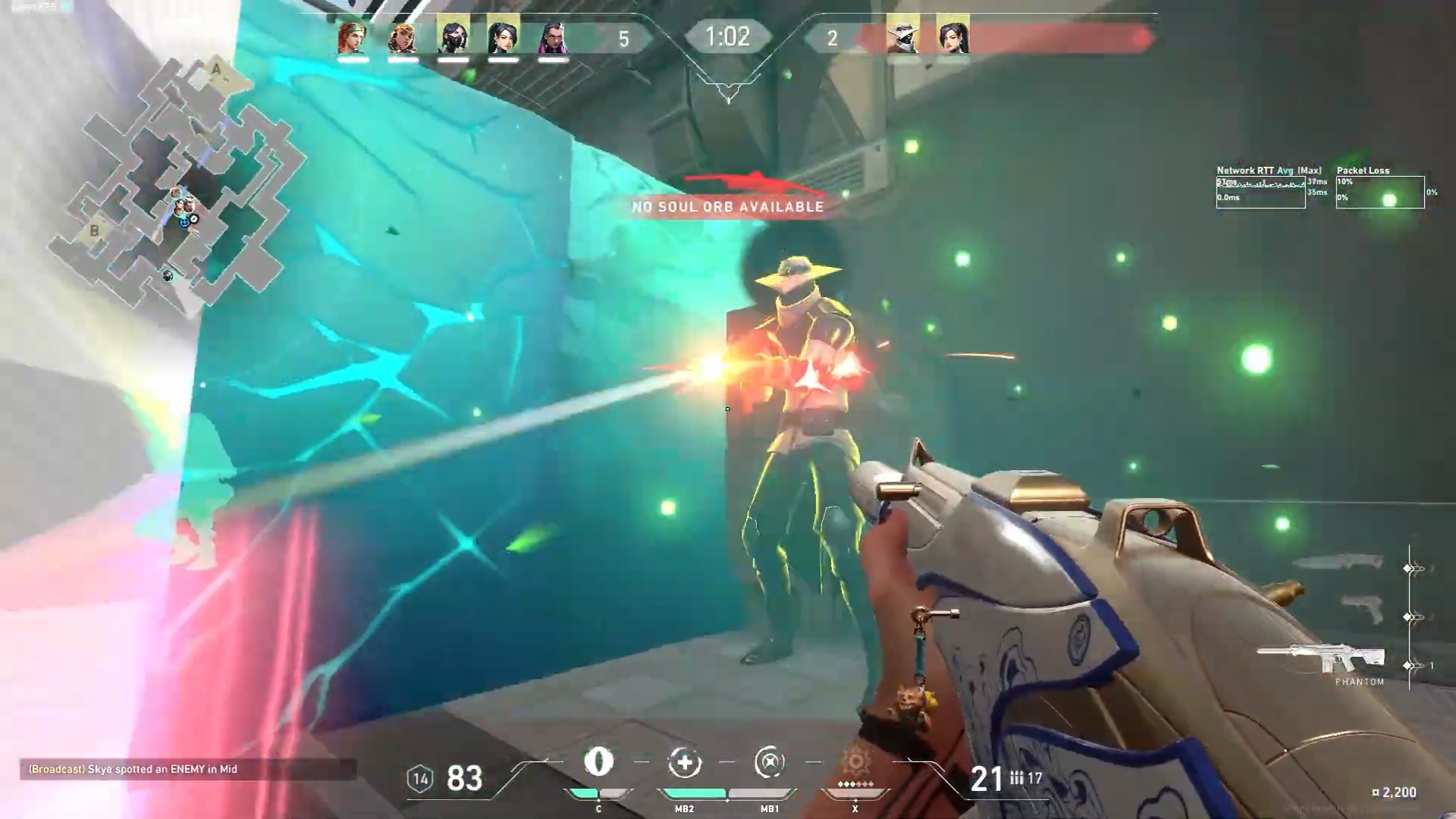Click the masked ally agent portrait
Image resolution: width=1456 pixels, height=819 pixels.
(453, 36)
